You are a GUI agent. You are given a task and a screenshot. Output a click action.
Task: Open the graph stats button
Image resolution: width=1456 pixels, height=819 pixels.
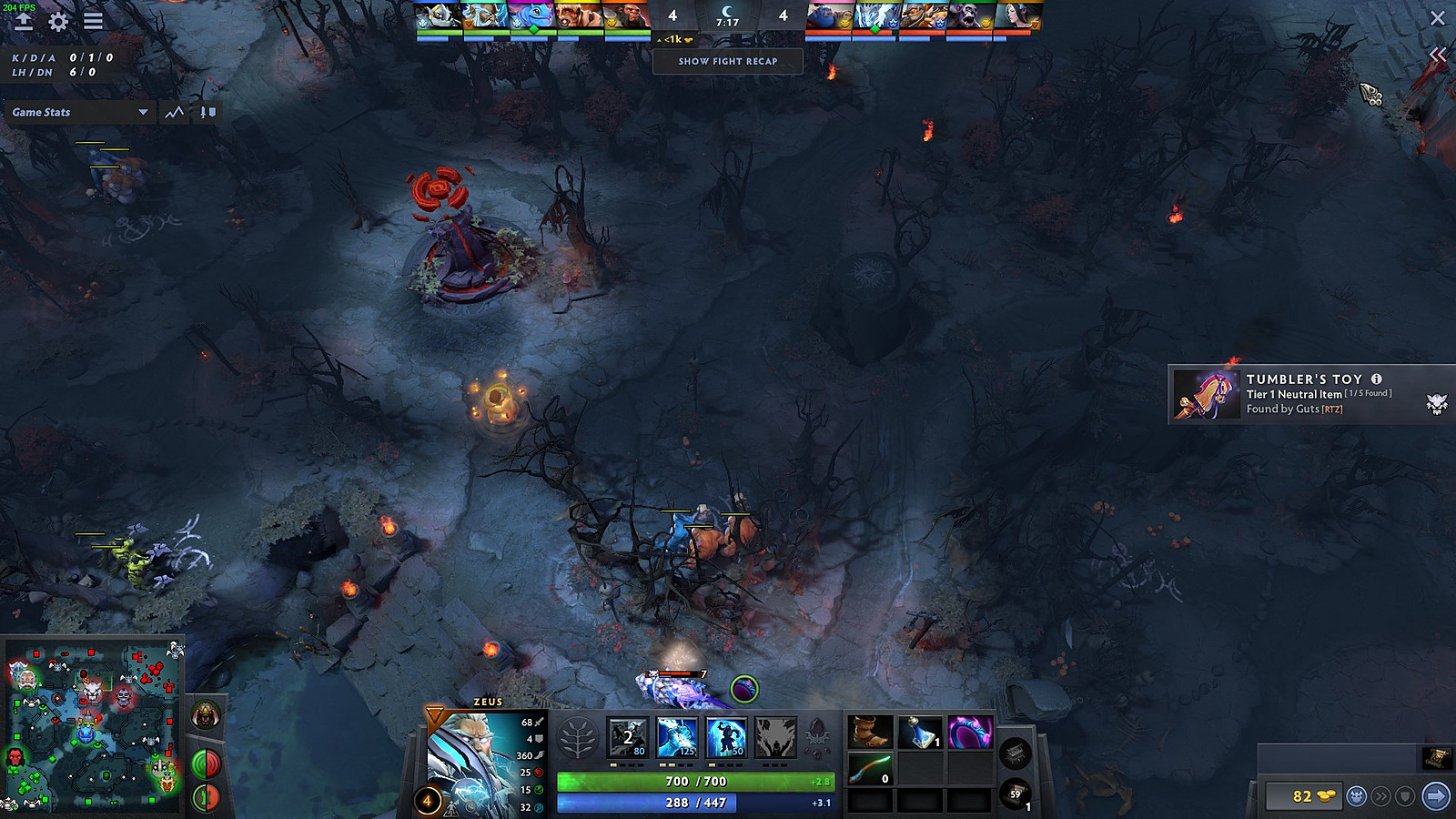(174, 112)
